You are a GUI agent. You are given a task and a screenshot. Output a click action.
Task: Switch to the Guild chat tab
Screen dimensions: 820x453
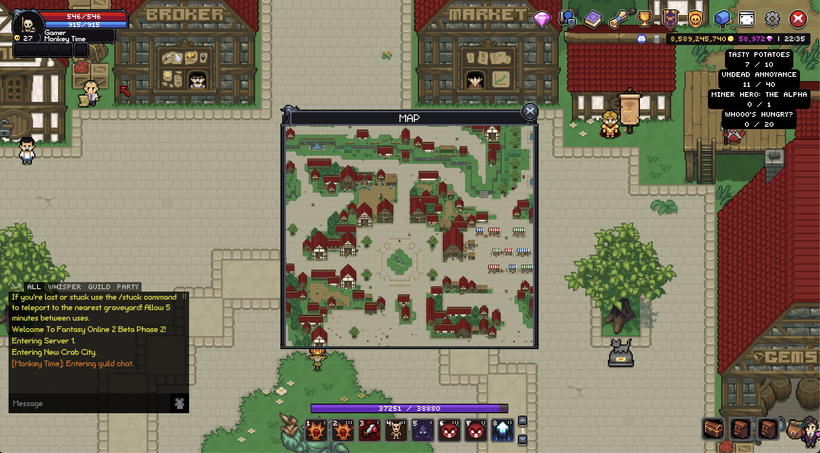(98, 287)
